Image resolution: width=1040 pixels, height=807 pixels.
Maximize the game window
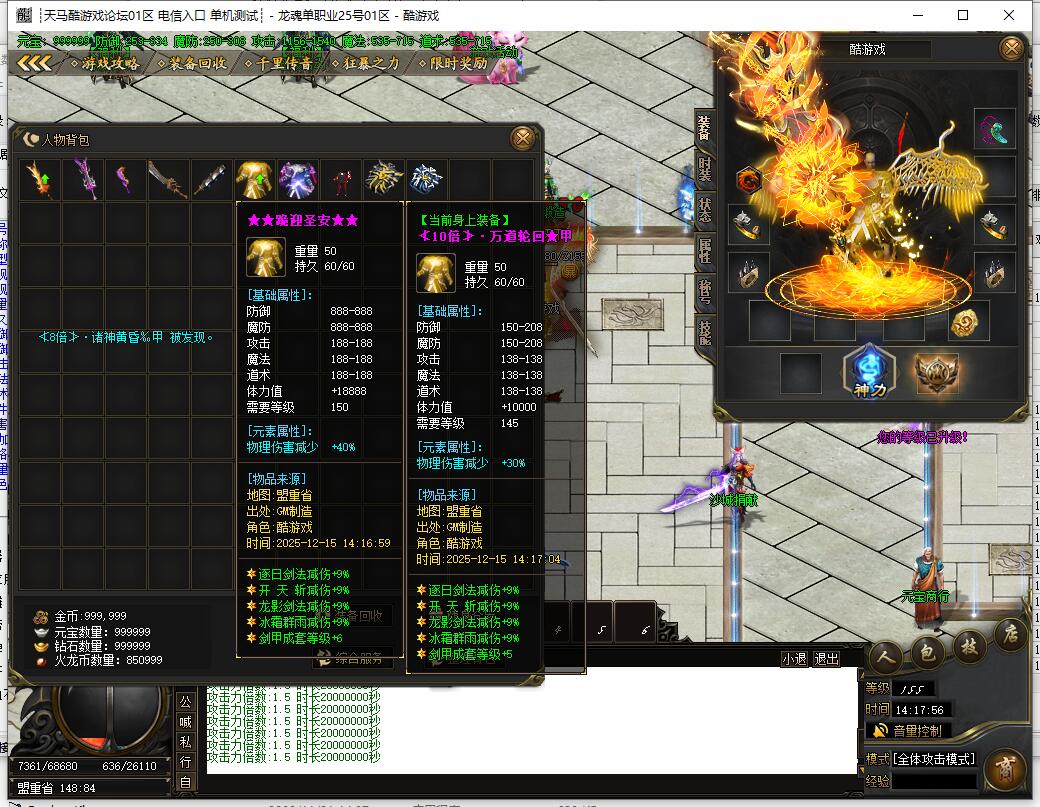[963, 15]
